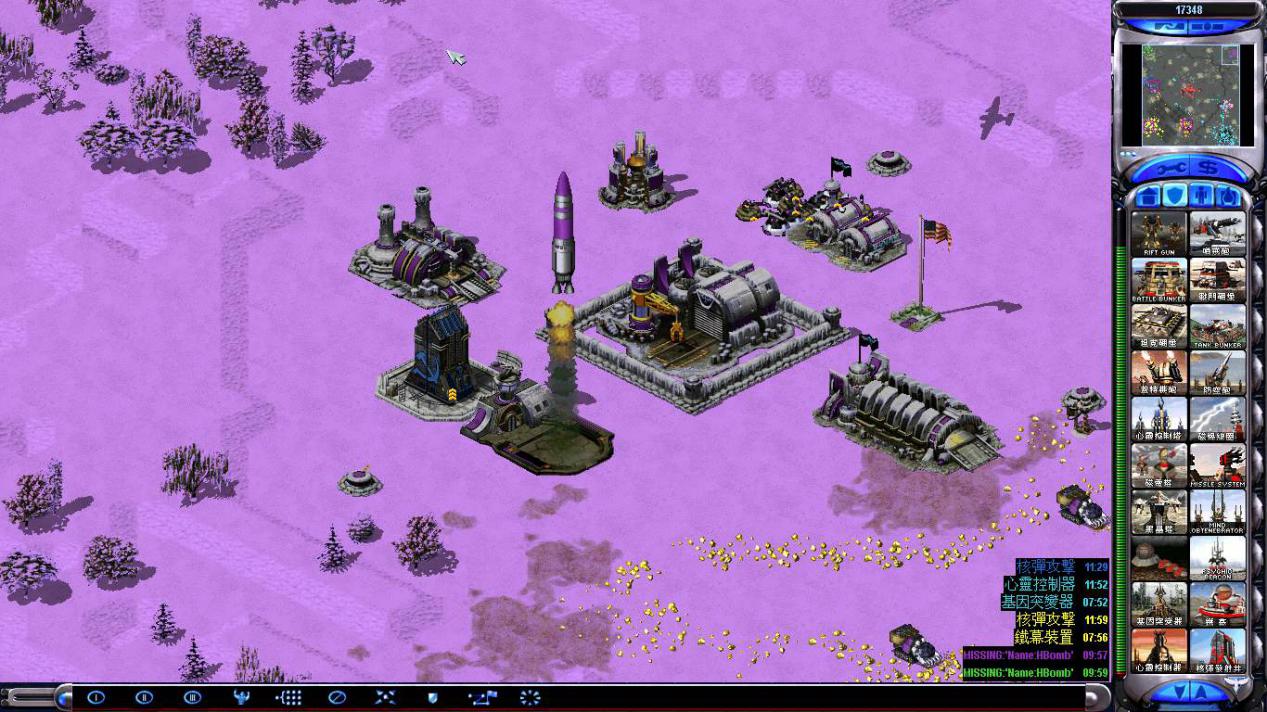Select control group I button
This screenshot has width=1267, height=712.
coord(96,697)
